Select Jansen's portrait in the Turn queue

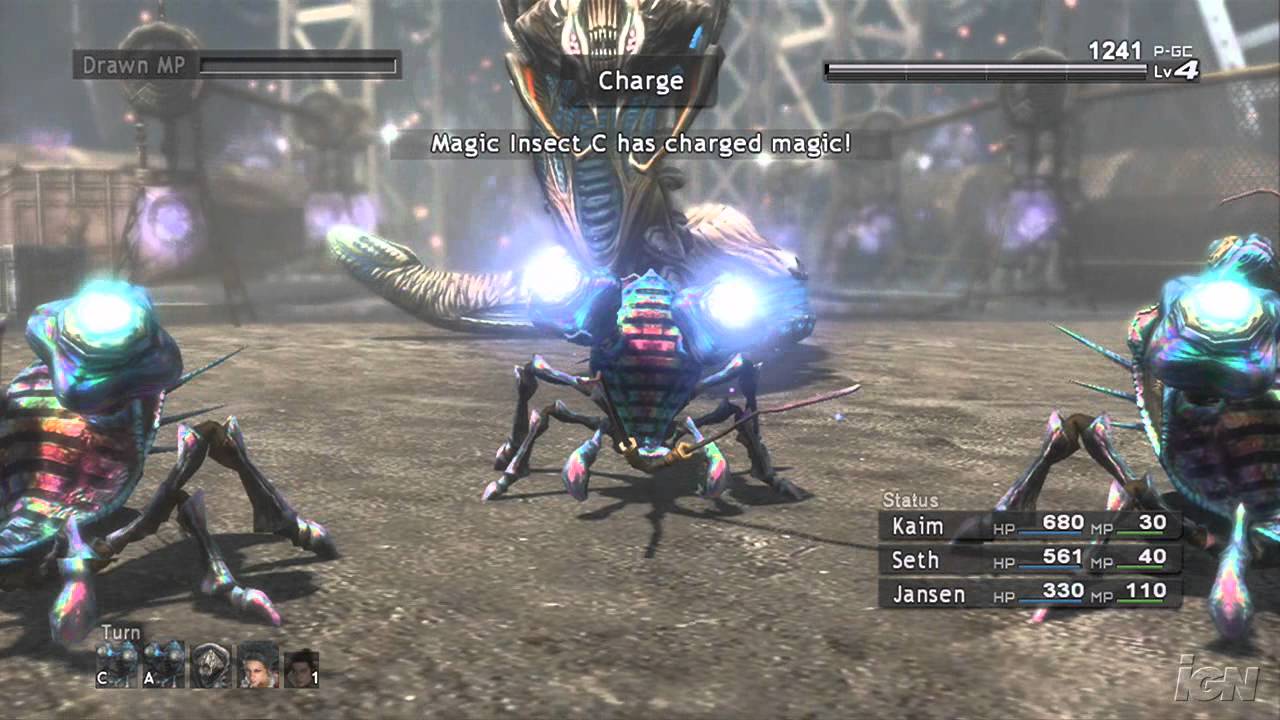(258, 665)
